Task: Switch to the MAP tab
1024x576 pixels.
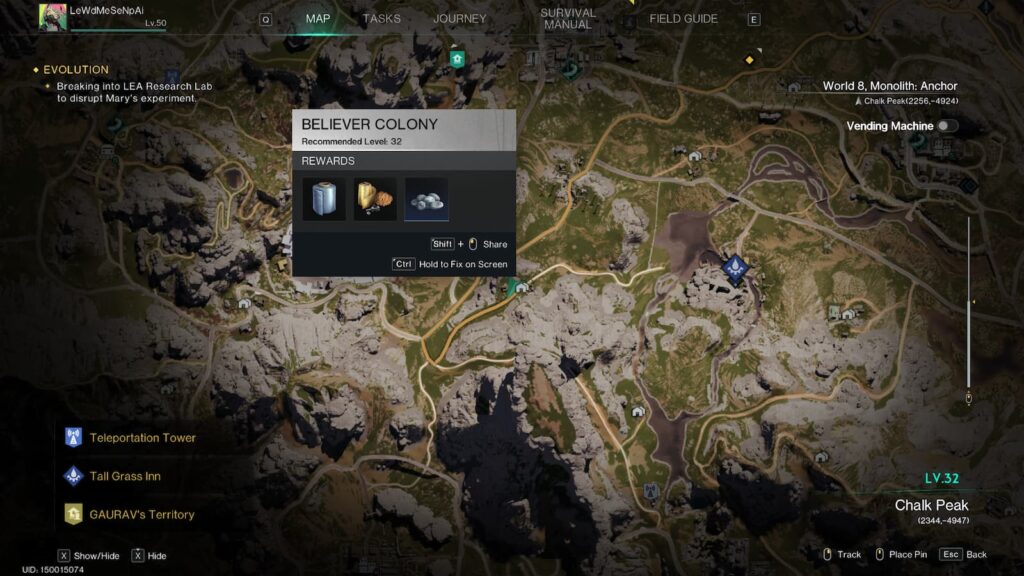Action: point(318,19)
